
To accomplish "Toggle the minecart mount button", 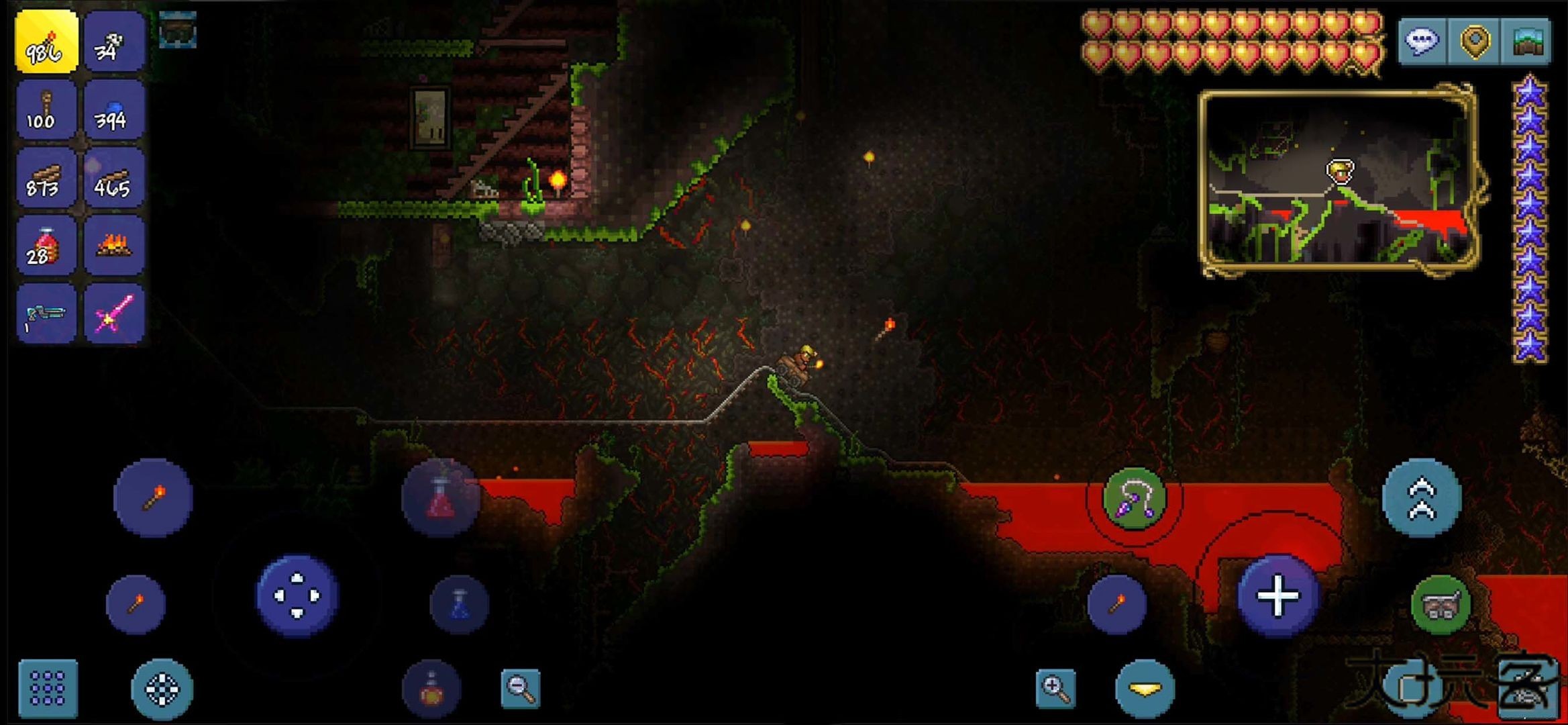I will pos(1440,606).
